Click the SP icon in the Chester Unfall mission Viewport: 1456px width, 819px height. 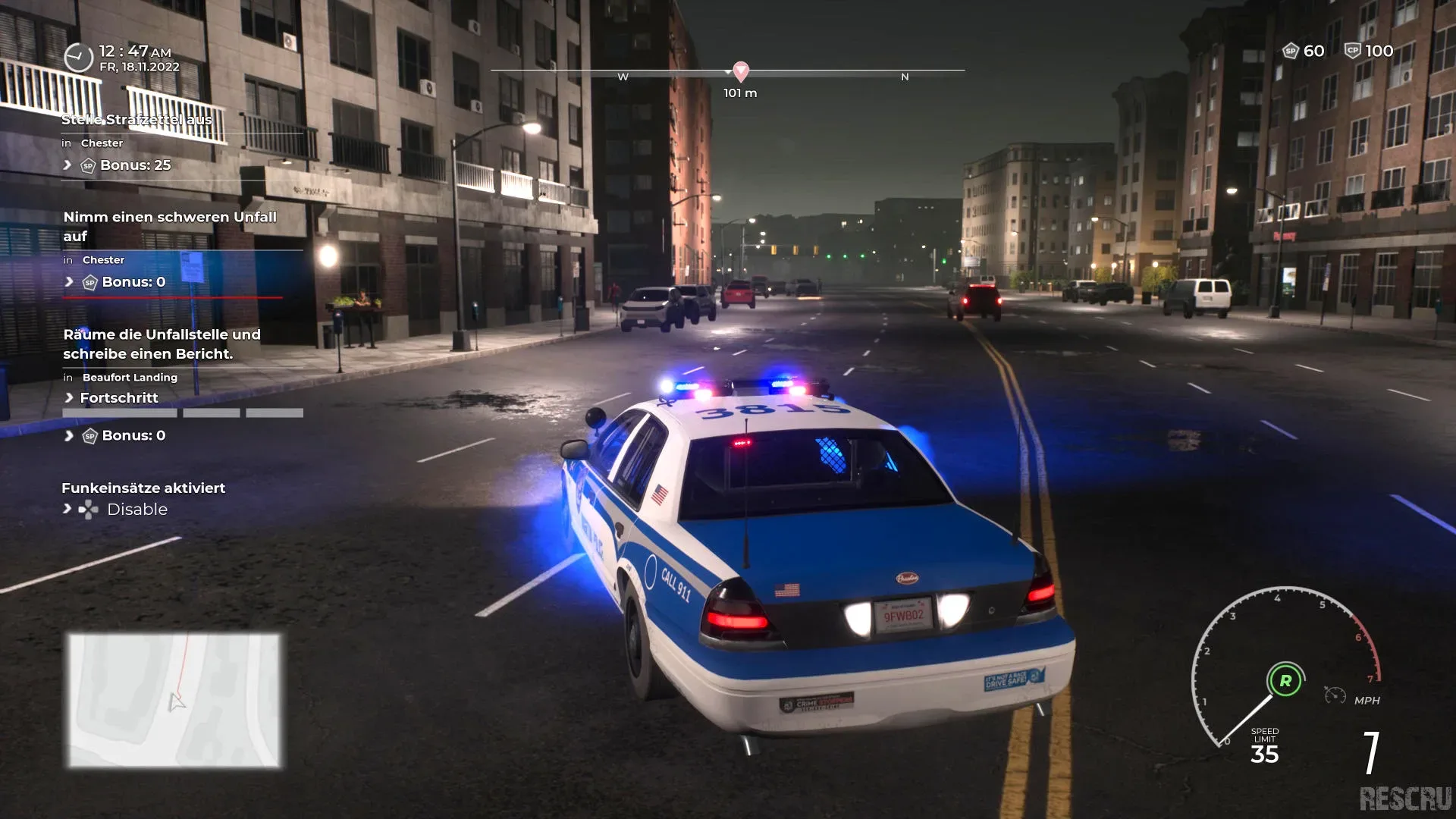click(89, 281)
